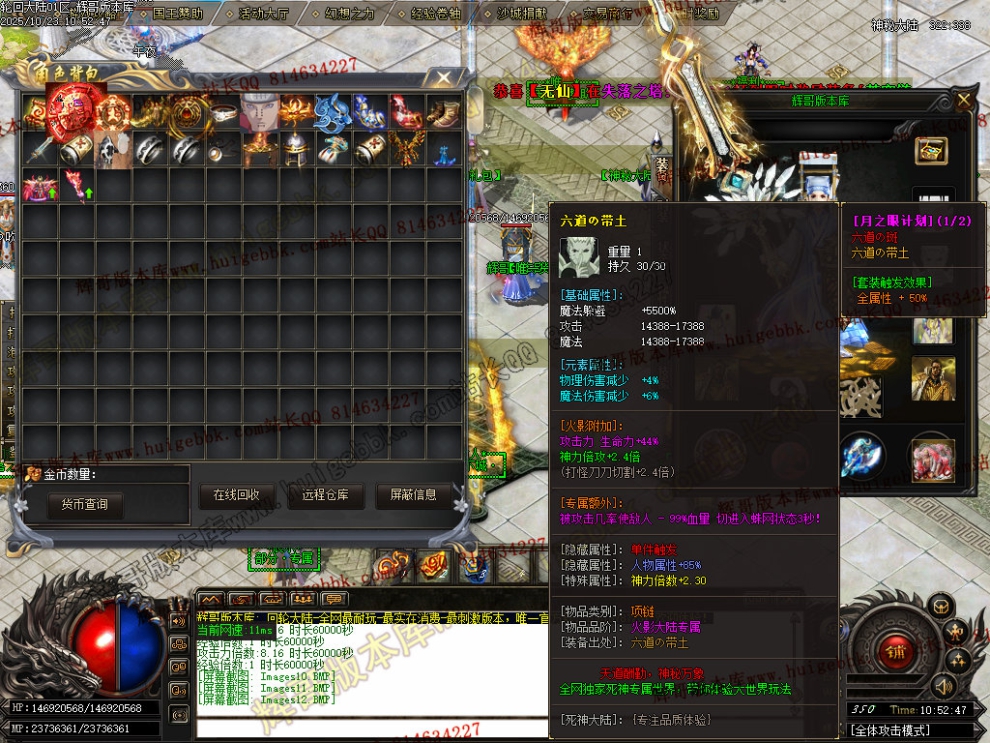Image resolution: width=990 pixels, height=743 pixels.
Task: Select the red winged boots item in bag
Action: [x=405, y=113]
